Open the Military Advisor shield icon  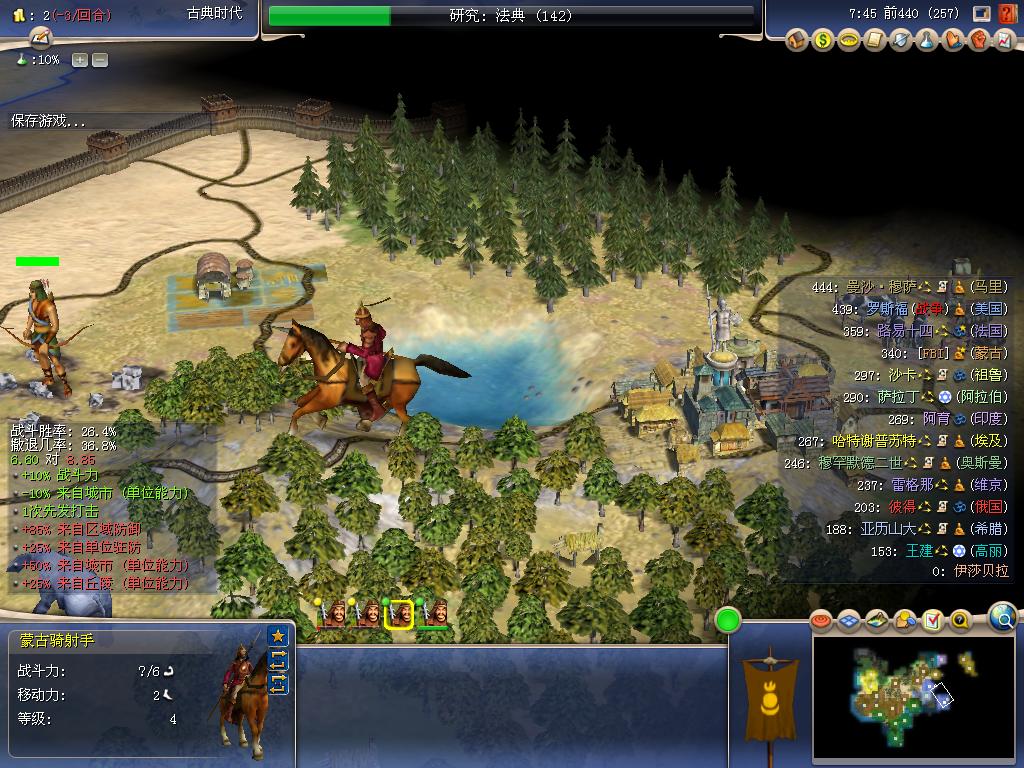coord(901,40)
